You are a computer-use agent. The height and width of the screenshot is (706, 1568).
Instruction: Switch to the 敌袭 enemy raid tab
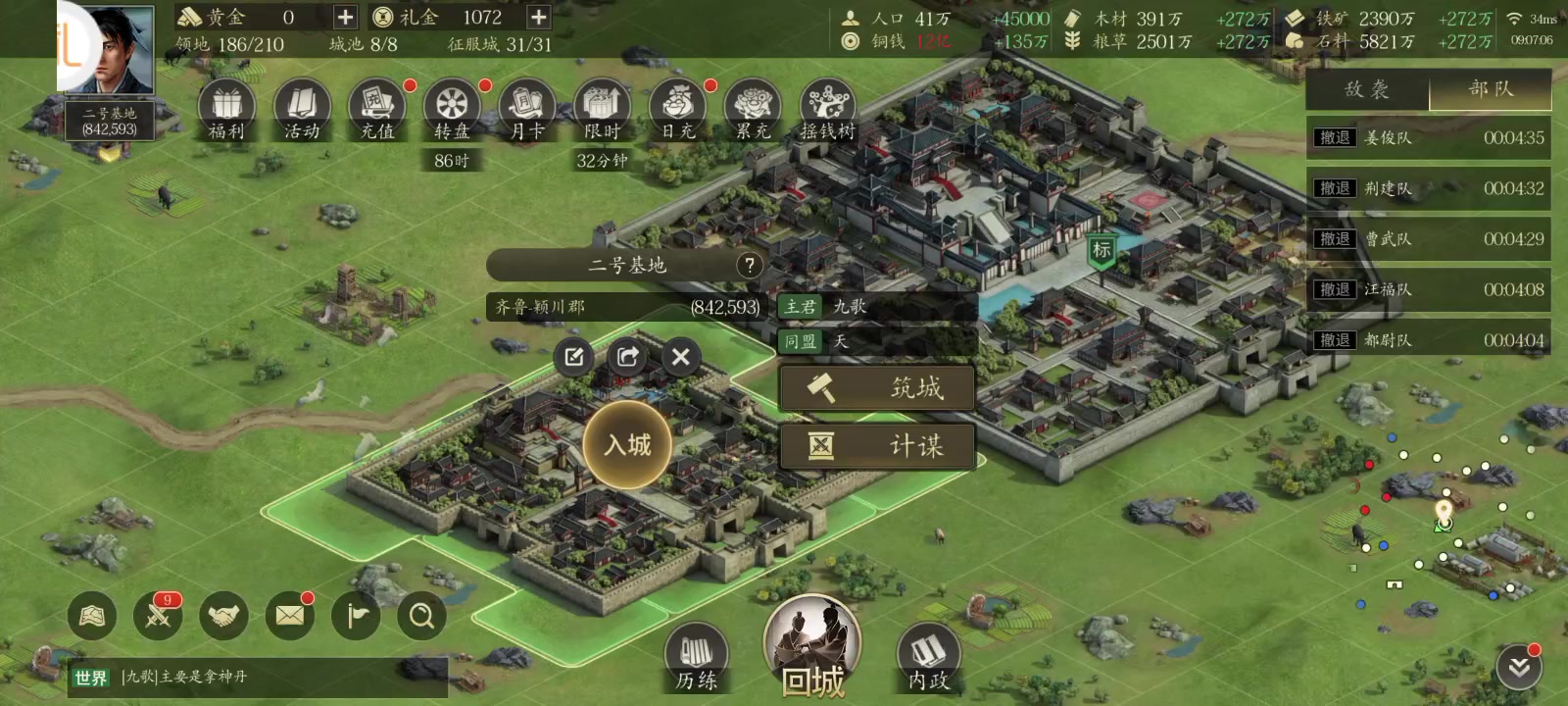point(1367,89)
